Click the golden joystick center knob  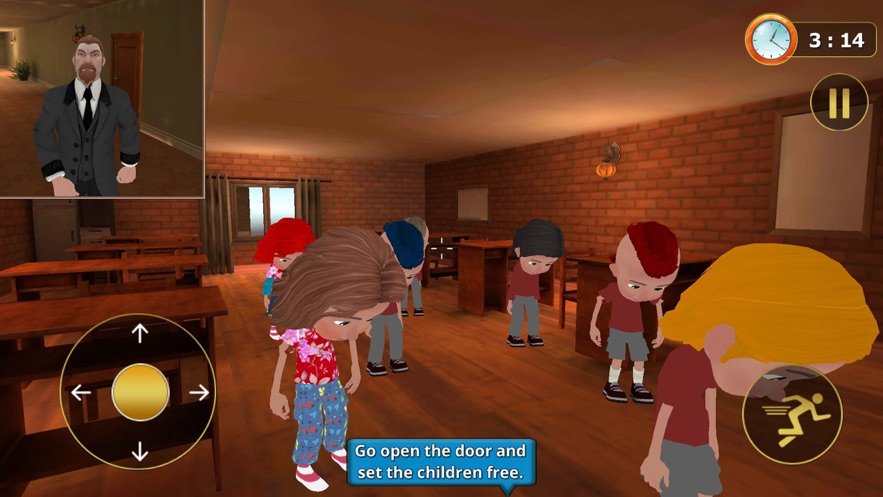tap(140, 392)
